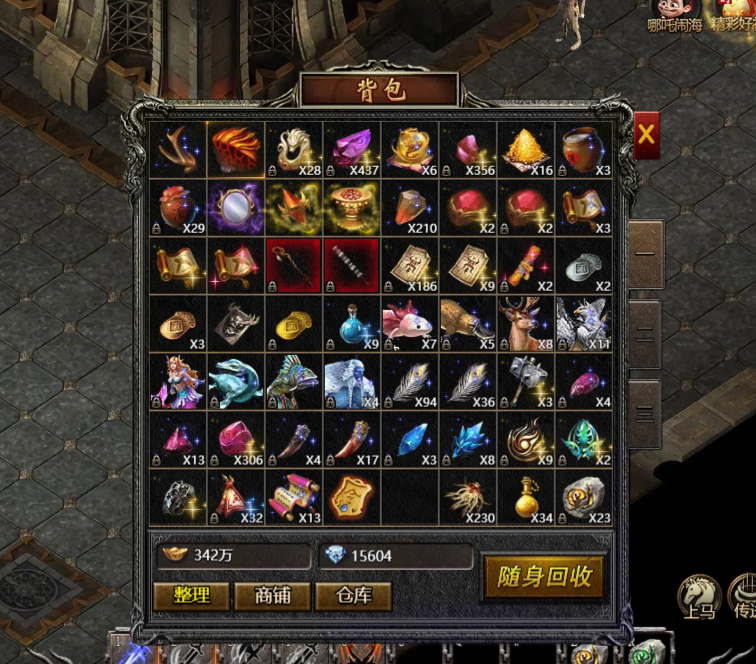Close the backpack window
Screen dimensions: 756x664
click(646, 136)
